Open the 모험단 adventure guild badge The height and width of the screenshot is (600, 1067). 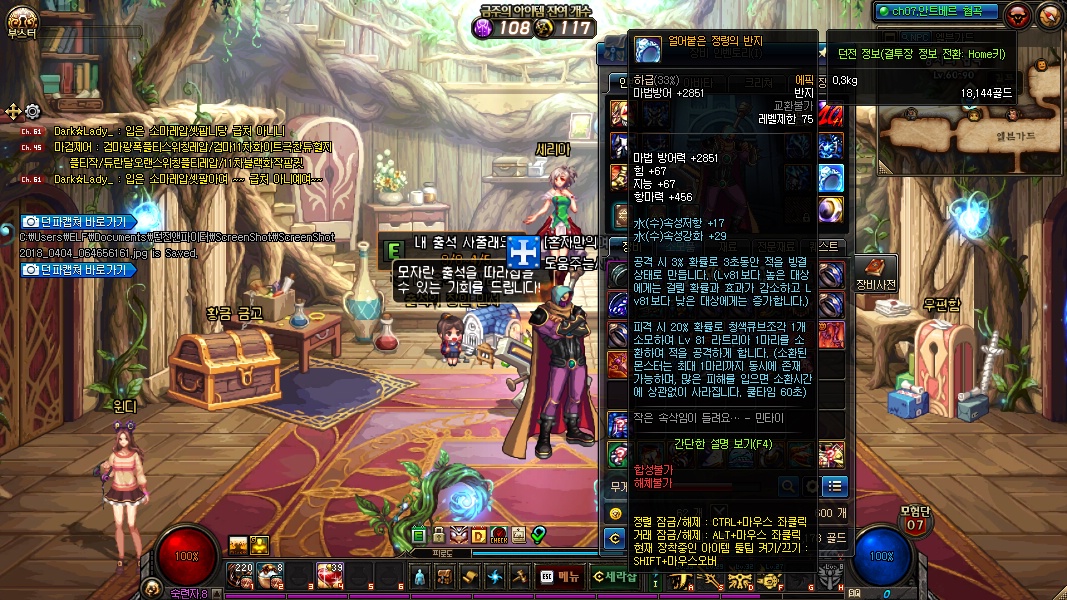(915, 520)
